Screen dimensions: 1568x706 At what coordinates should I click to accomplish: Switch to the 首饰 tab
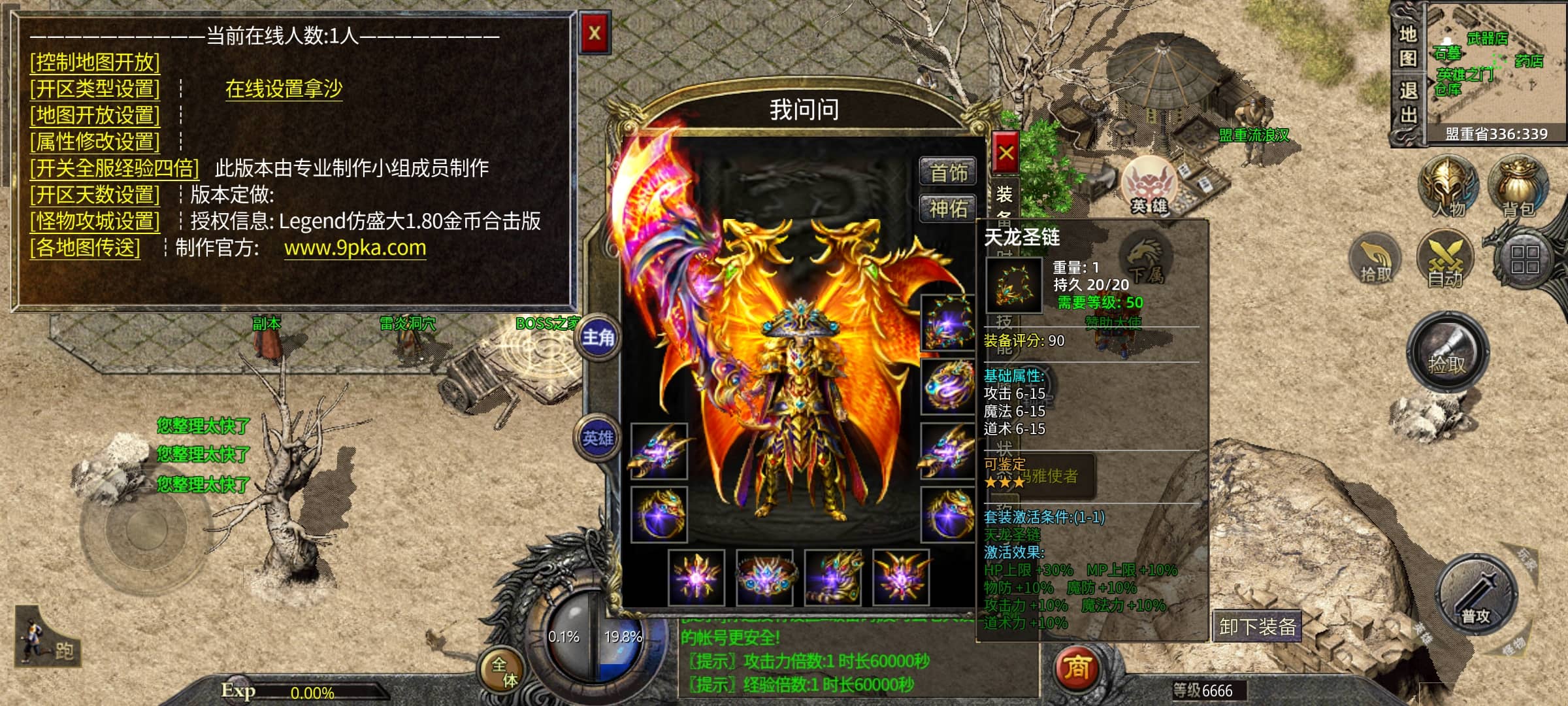(x=948, y=173)
